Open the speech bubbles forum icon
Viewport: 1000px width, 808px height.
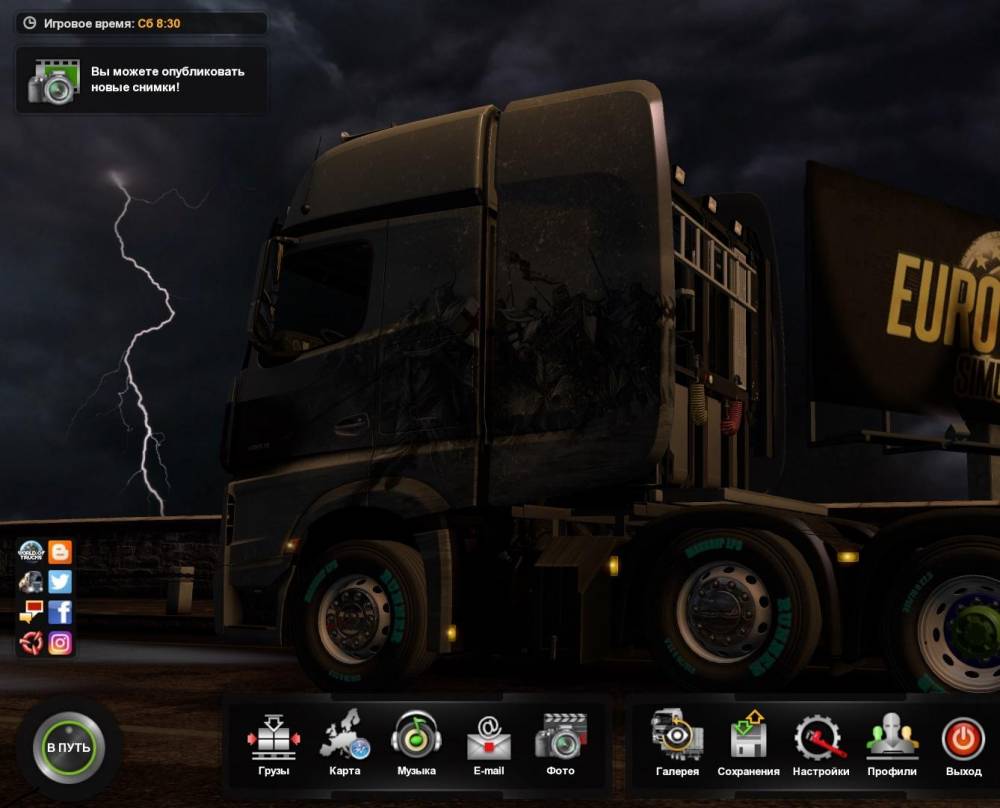coord(31,612)
